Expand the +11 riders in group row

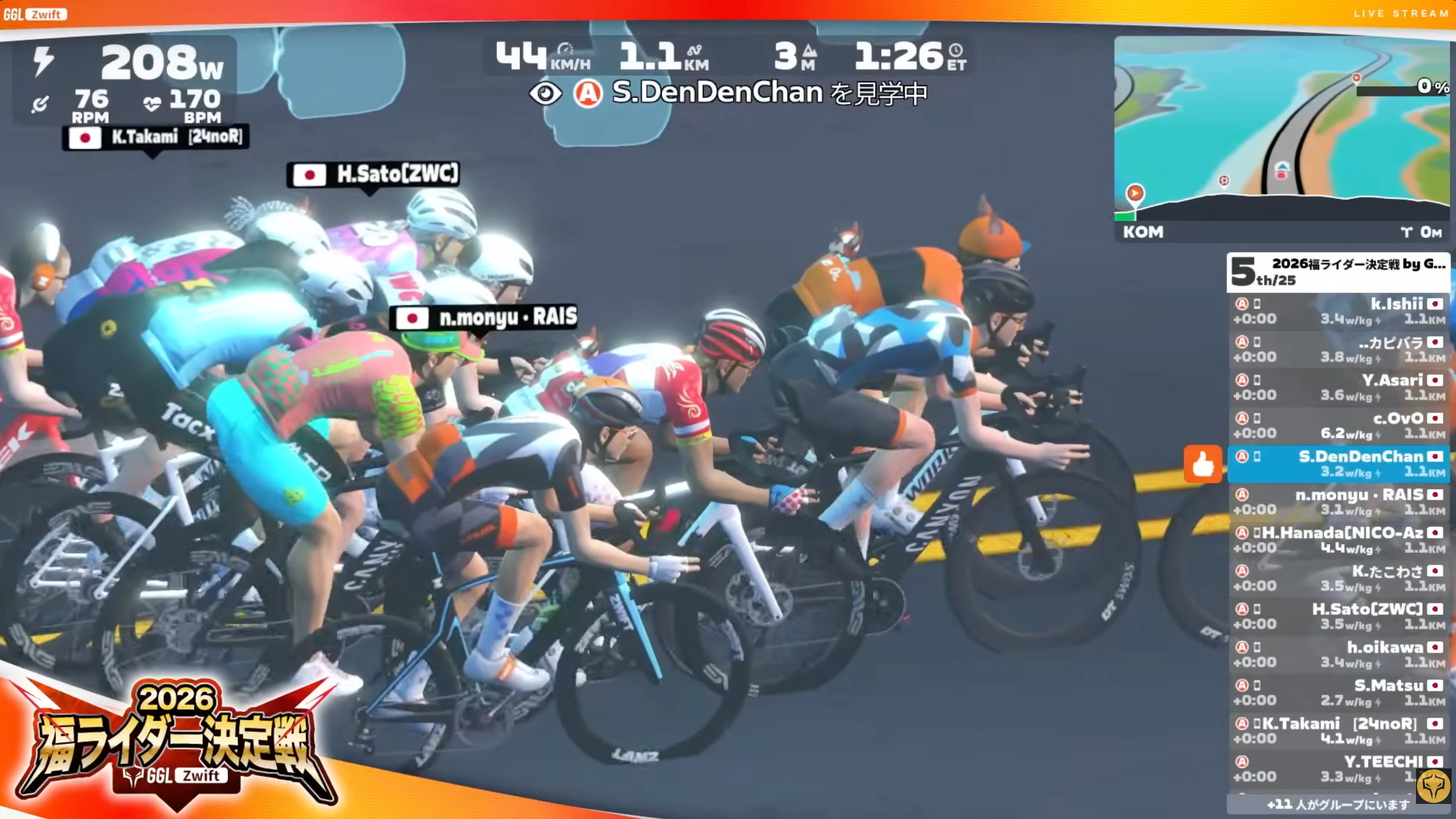pos(1337,804)
